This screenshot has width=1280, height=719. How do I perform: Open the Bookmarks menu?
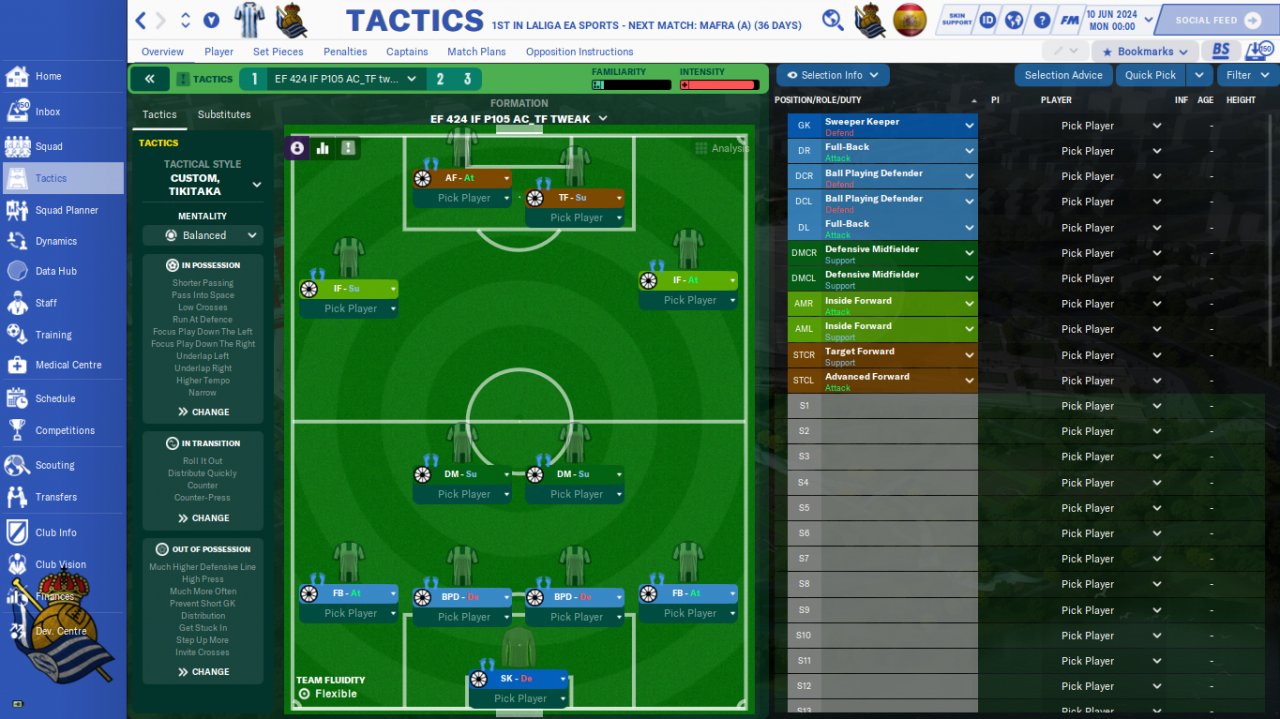click(1144, 51)
